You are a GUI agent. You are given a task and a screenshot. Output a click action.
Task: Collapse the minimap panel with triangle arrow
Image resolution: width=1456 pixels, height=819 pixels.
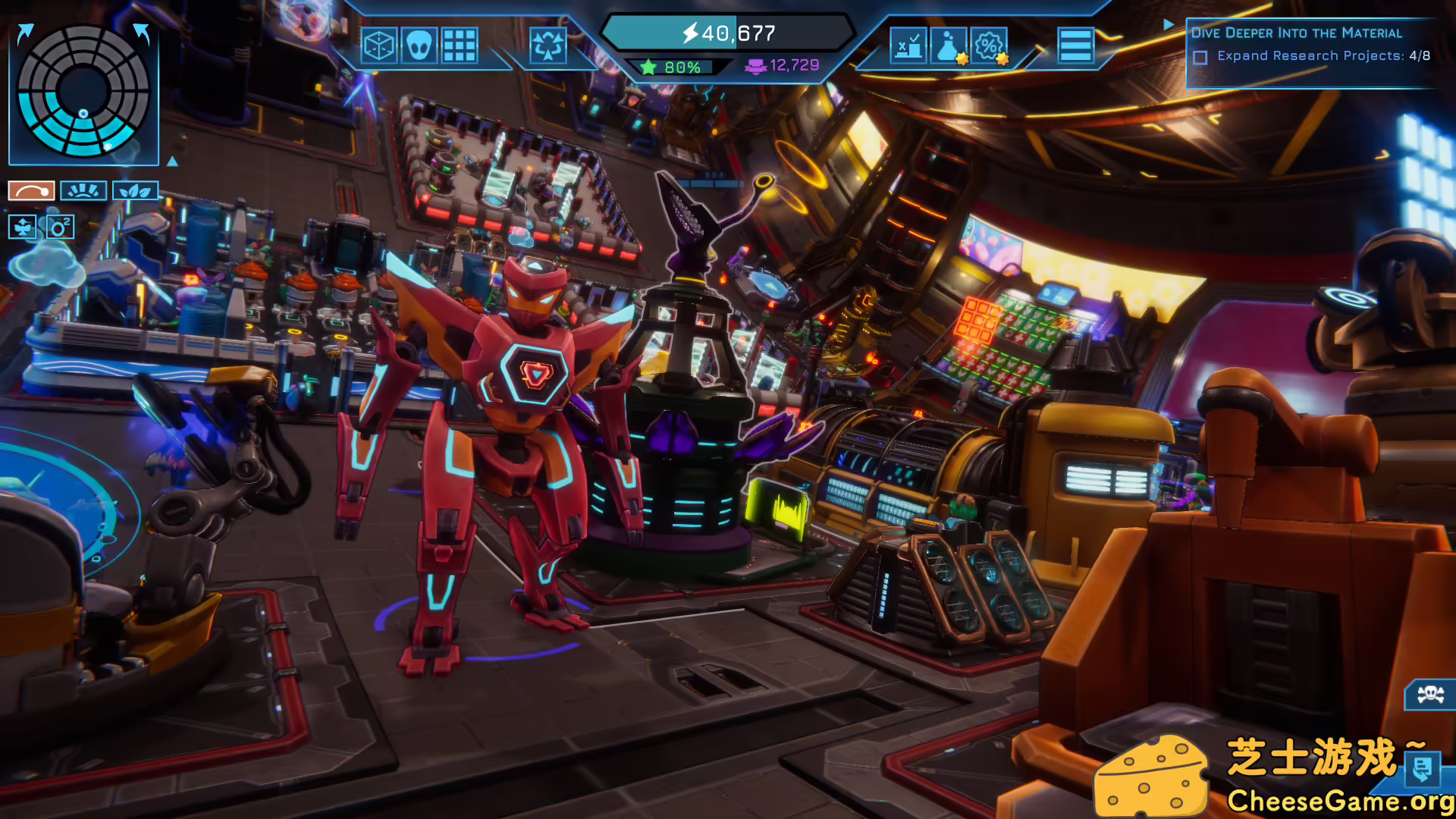(x=172, y=162)
